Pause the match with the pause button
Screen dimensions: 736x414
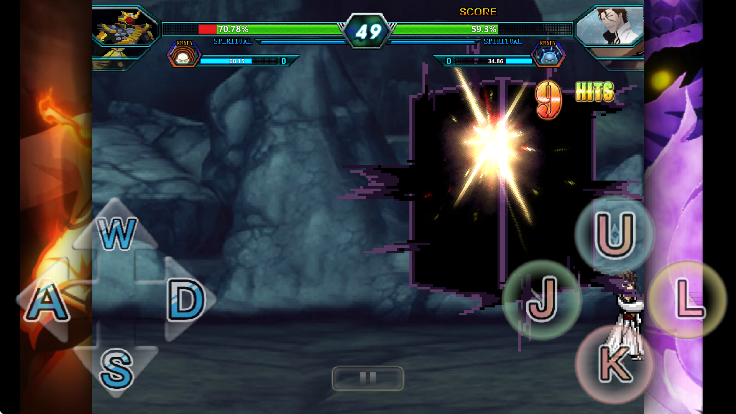pyautogui.click(x=367, y=378)
